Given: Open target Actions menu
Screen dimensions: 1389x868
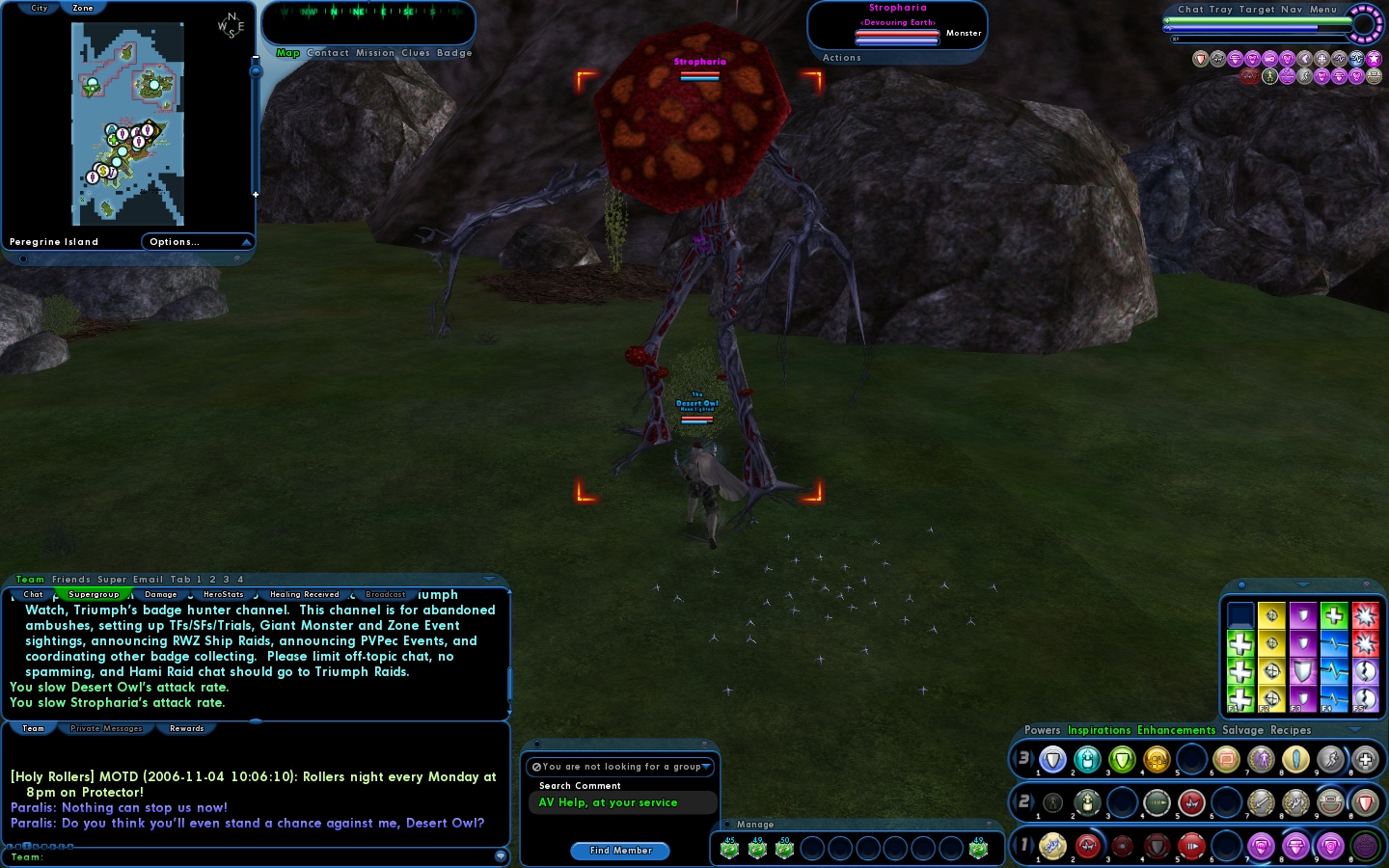Looking at the screenshot, I should coord(841,58).
